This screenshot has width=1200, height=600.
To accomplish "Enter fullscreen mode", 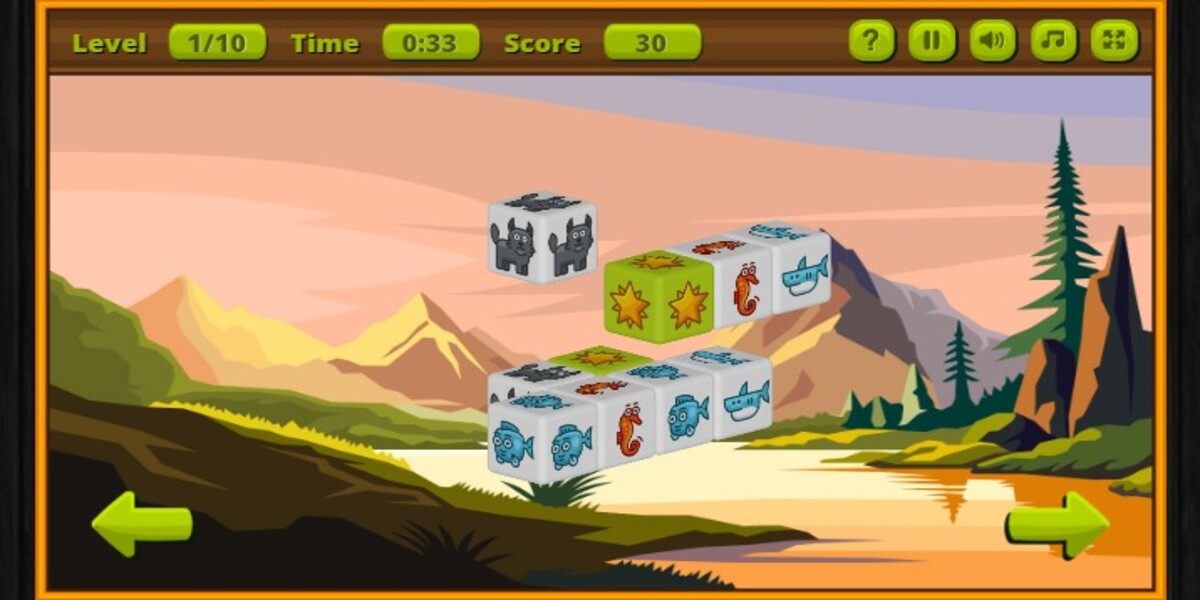I will [1114, 41].
